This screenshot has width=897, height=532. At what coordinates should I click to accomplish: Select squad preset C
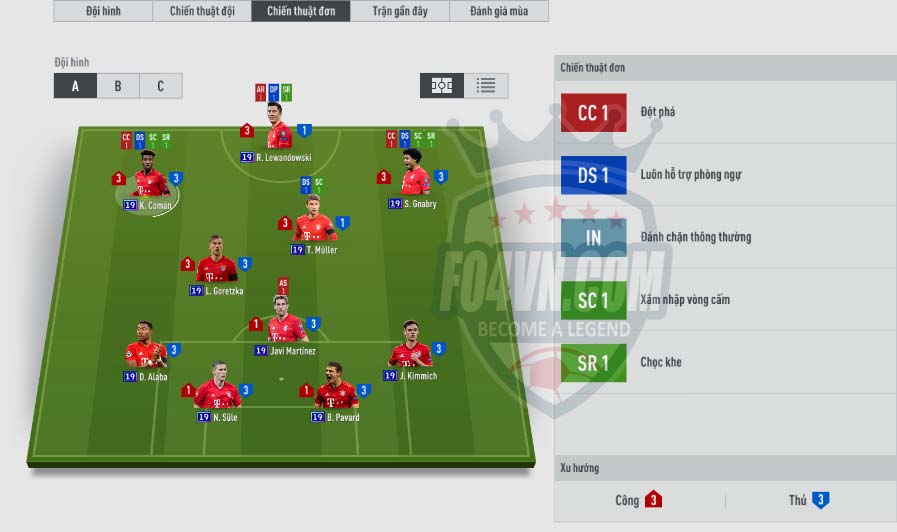pos(160,86)
